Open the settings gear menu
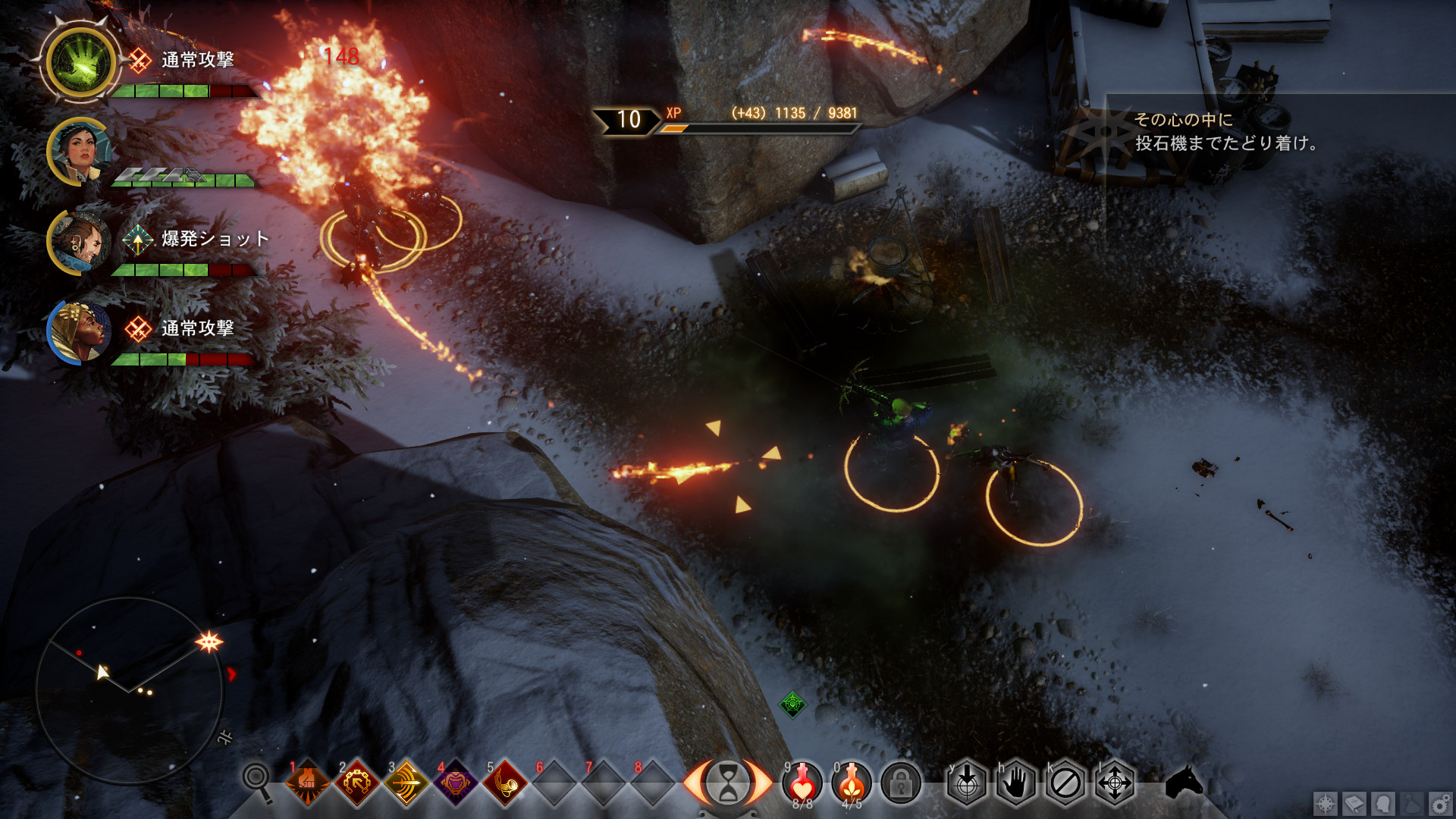 click(x=1439, y=803)
